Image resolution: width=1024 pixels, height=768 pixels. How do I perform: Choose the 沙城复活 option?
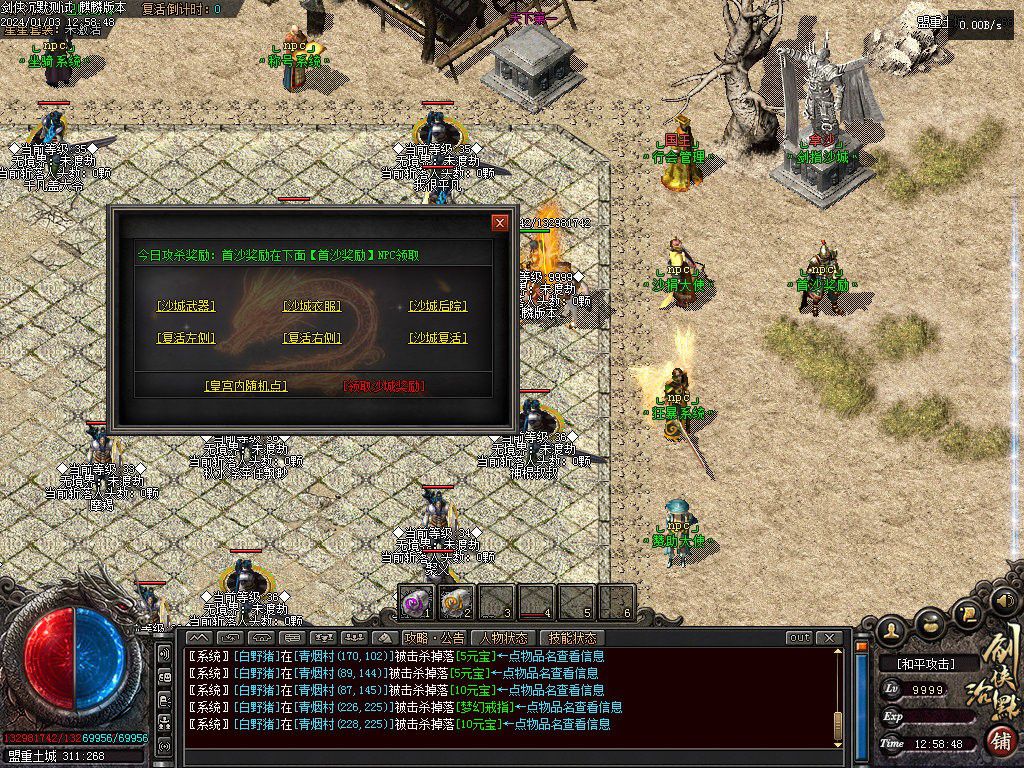click(438, 338)
